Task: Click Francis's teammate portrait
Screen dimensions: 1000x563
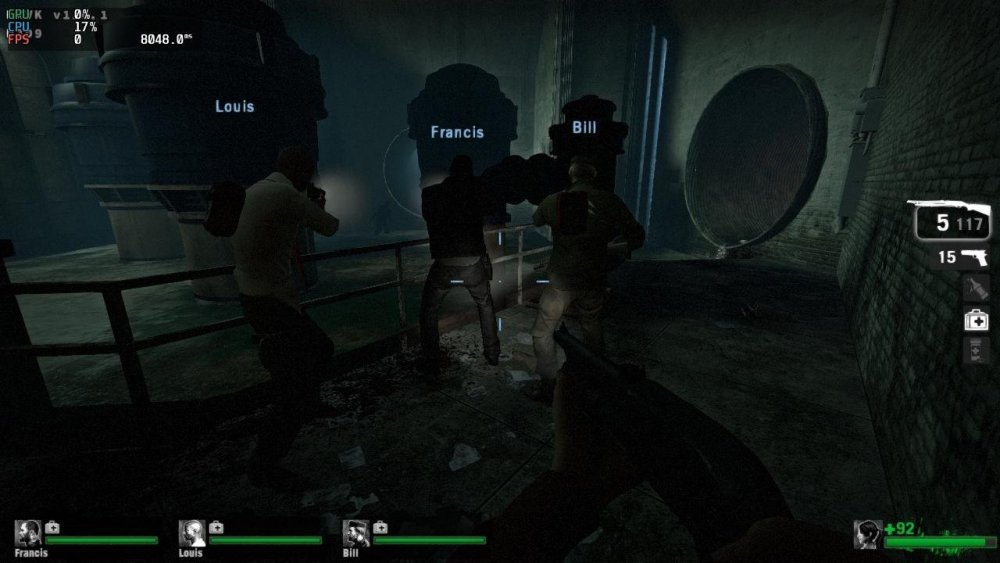Action: point(28,533)
